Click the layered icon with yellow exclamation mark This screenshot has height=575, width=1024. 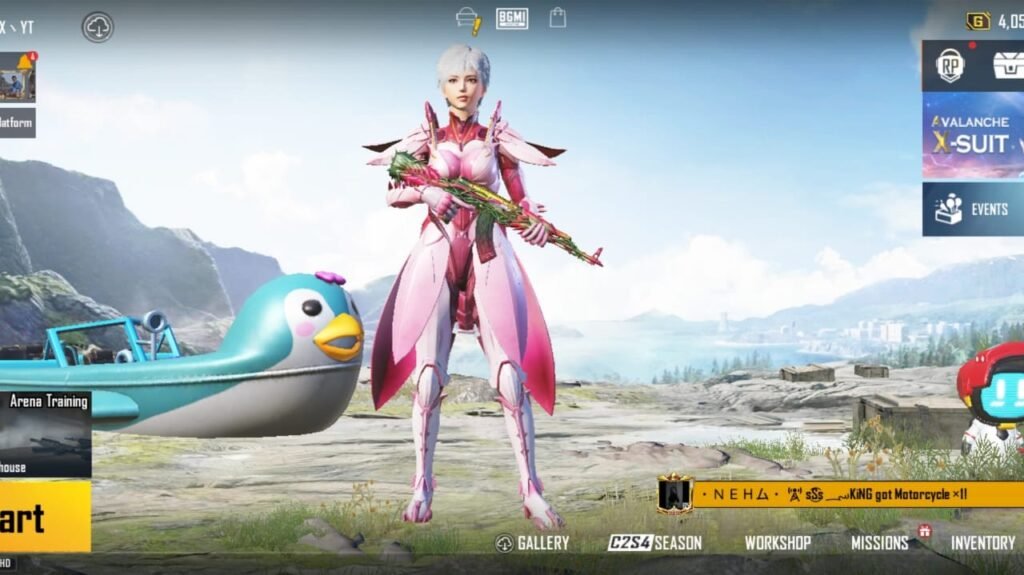point(468,19)
